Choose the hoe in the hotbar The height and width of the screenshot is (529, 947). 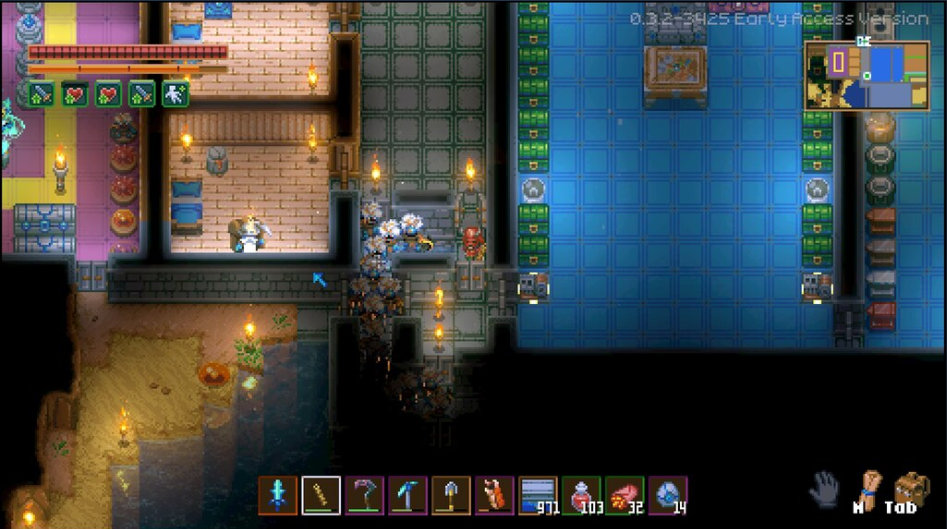365,495
